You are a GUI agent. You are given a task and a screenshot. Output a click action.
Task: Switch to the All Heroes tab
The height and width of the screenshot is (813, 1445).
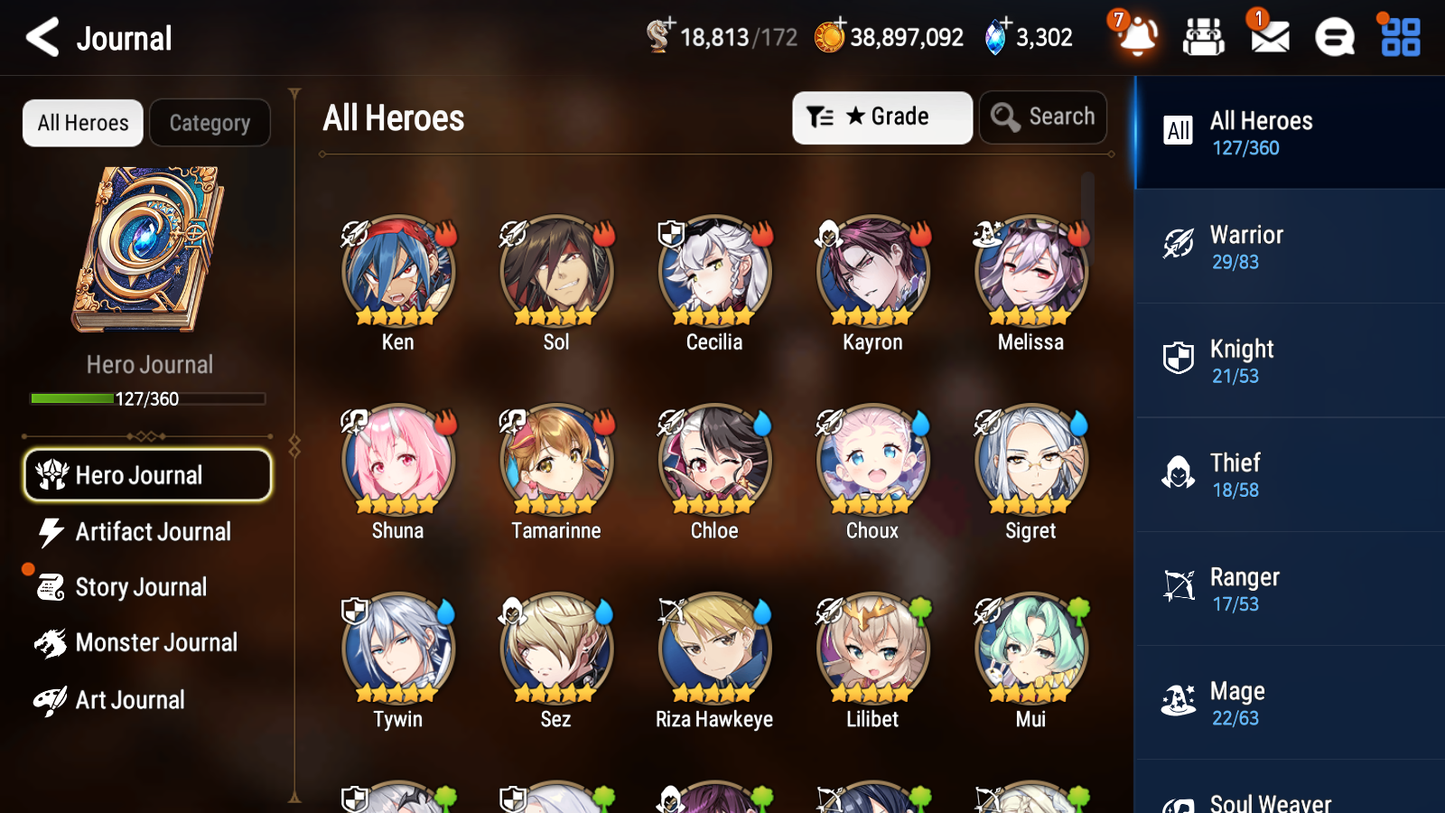point(82,122)
